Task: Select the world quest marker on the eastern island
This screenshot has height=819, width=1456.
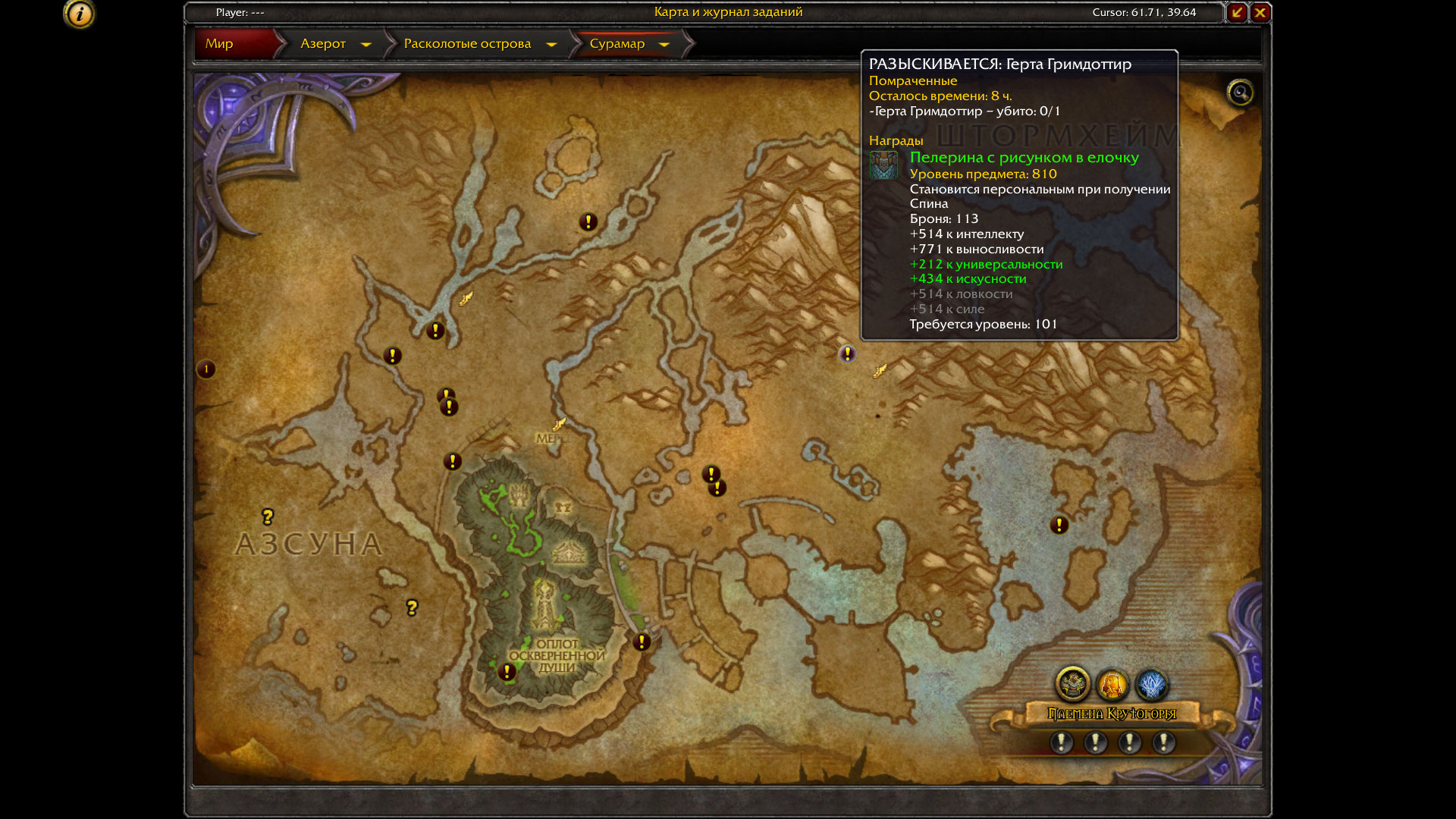Action: point(1059,525)
